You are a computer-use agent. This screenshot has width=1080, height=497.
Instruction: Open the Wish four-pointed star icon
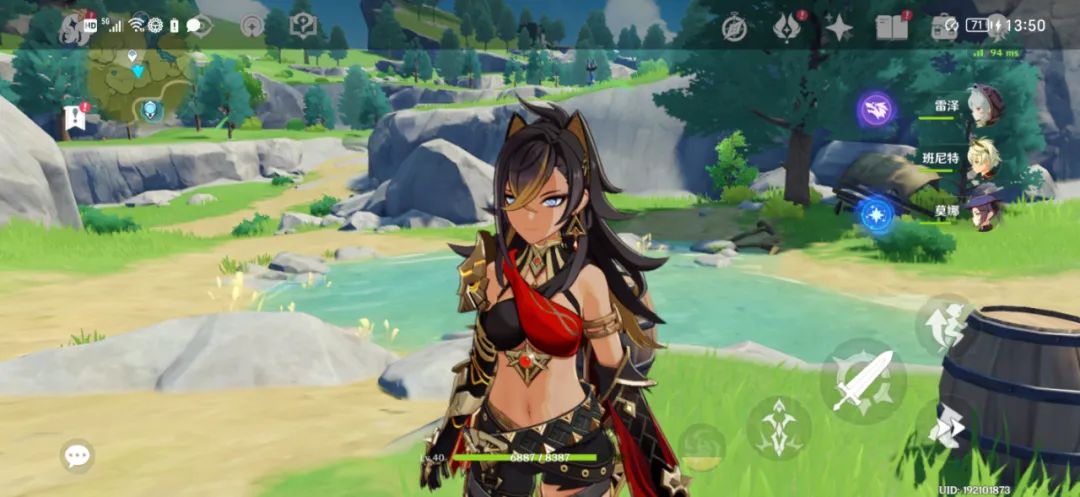(838, 28)
